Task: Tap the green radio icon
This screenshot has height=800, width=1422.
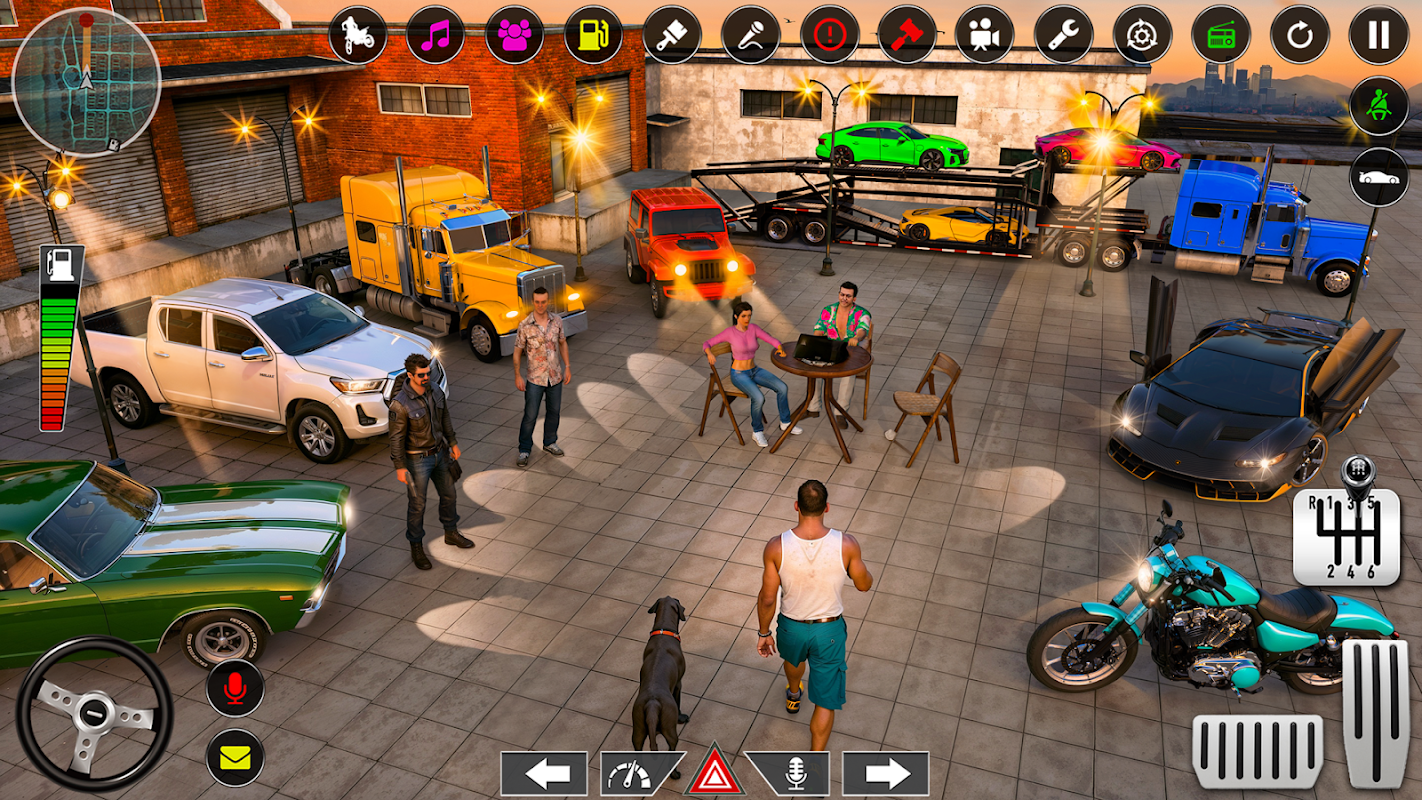Action: click(x=1221, y=35)
